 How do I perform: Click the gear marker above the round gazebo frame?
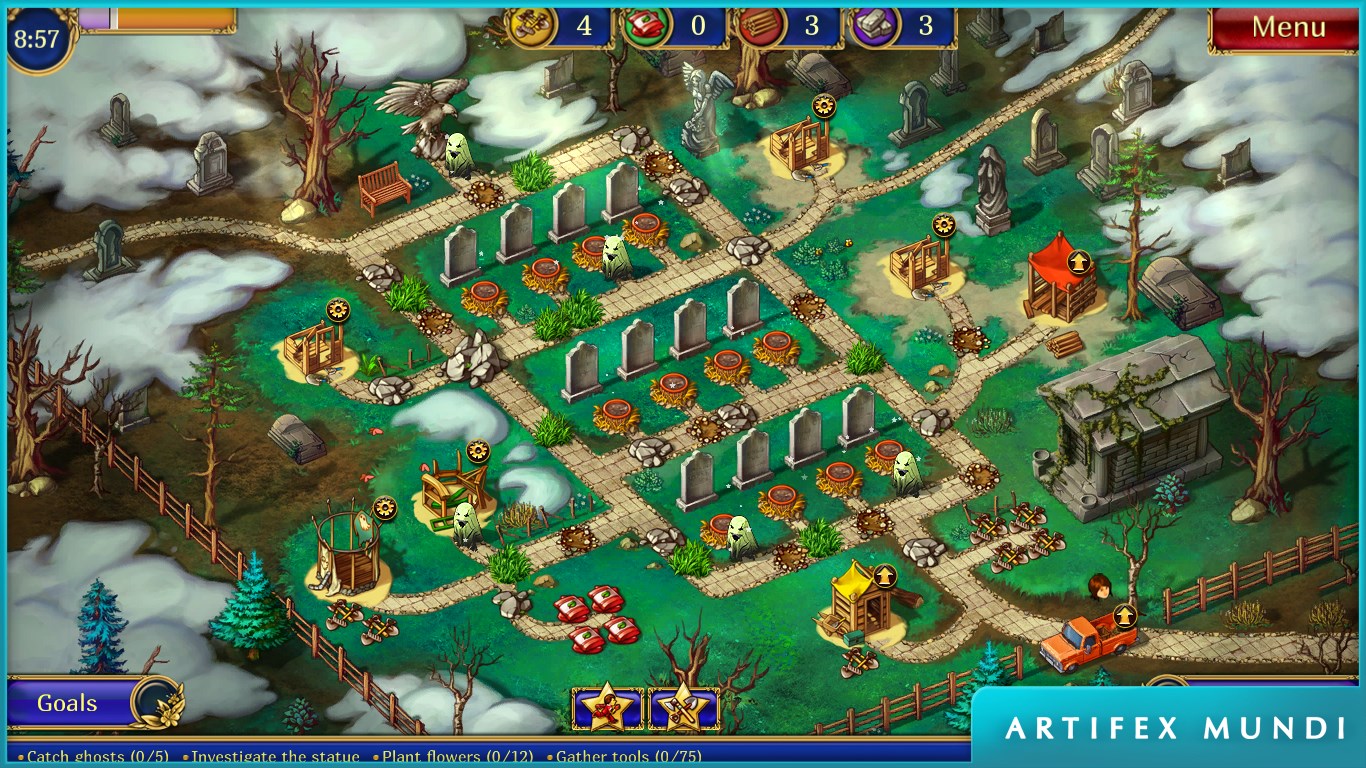pos(385,508)
